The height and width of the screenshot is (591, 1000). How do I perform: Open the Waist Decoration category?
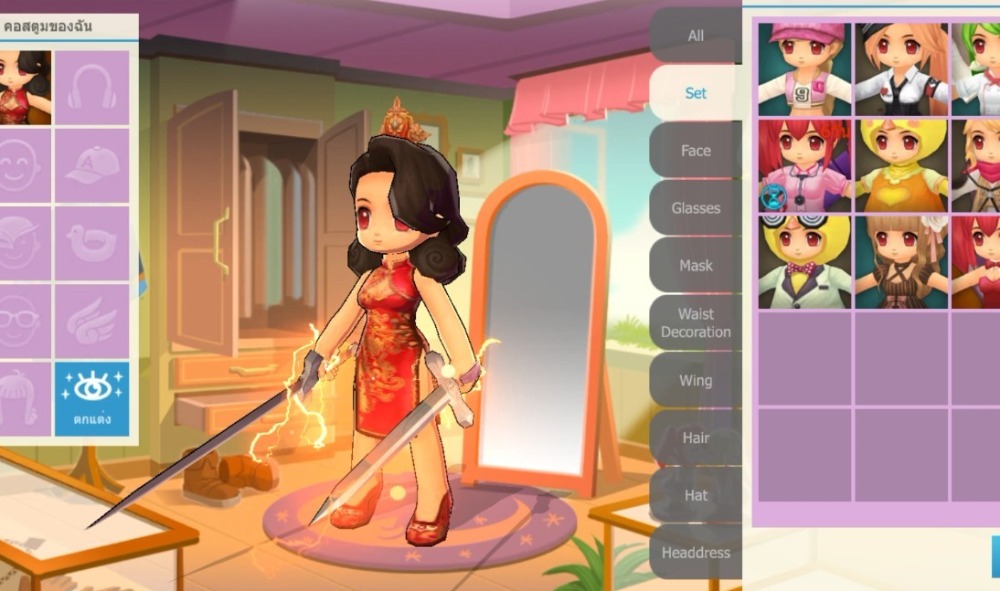(695, 323)
